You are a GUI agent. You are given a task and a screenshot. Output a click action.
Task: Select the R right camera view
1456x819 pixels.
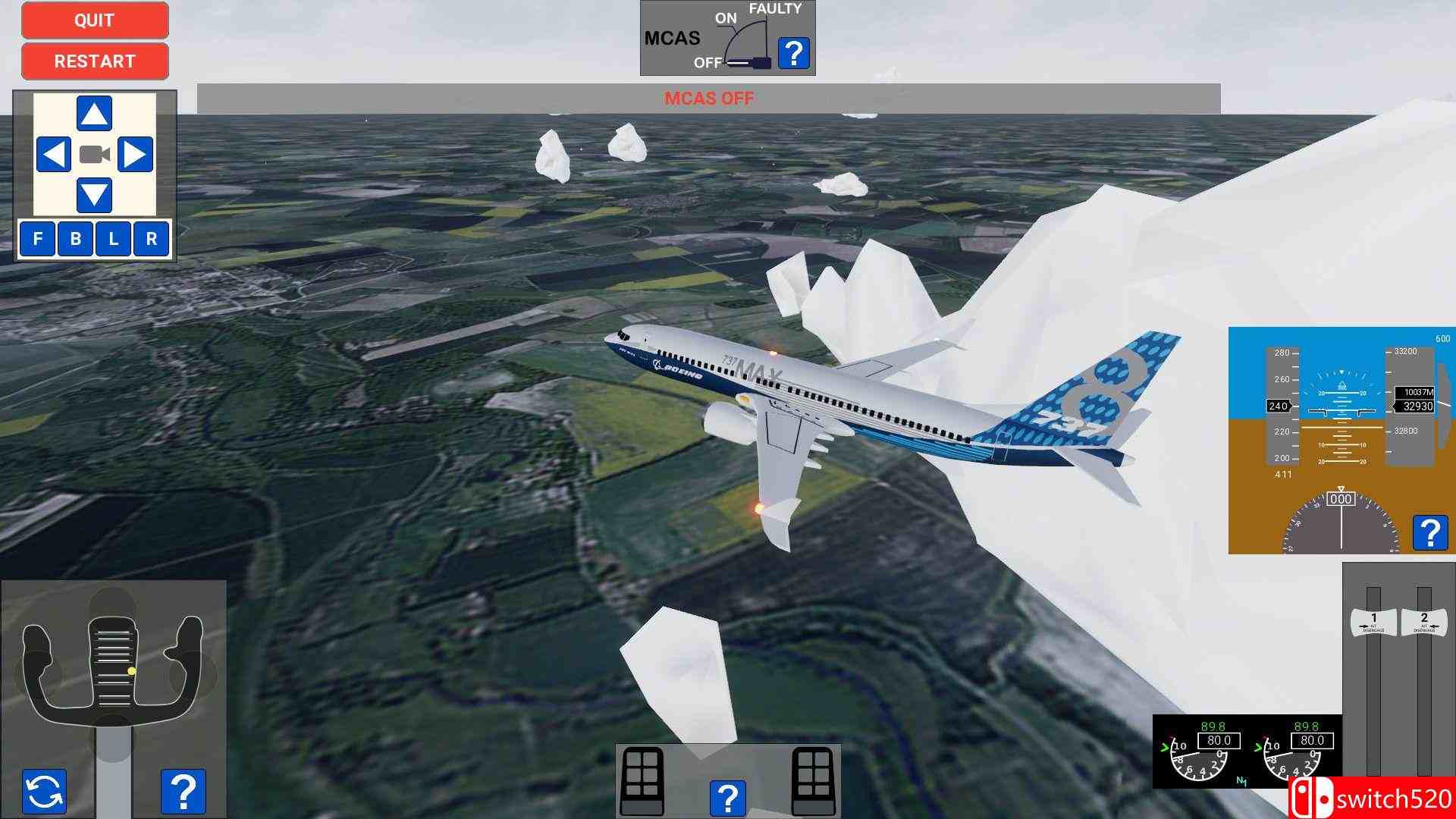[x=152, y=240]
